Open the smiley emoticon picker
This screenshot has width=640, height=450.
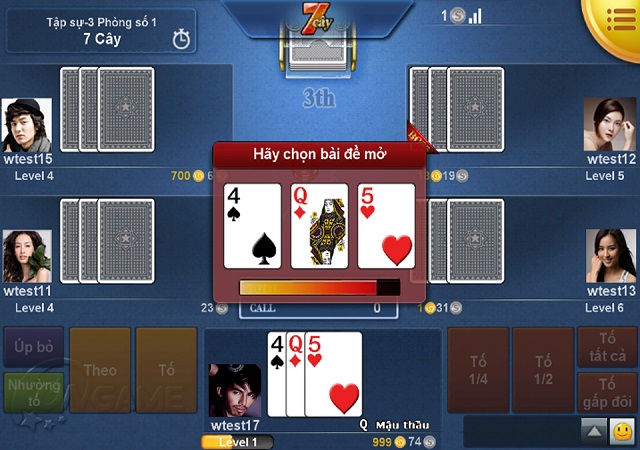point(622,431)
